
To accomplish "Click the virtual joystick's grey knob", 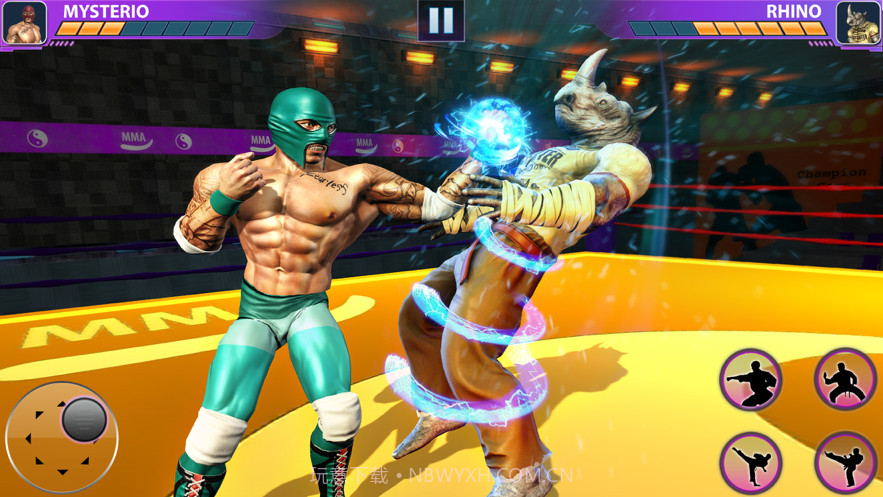I will [x=83, y=420].
